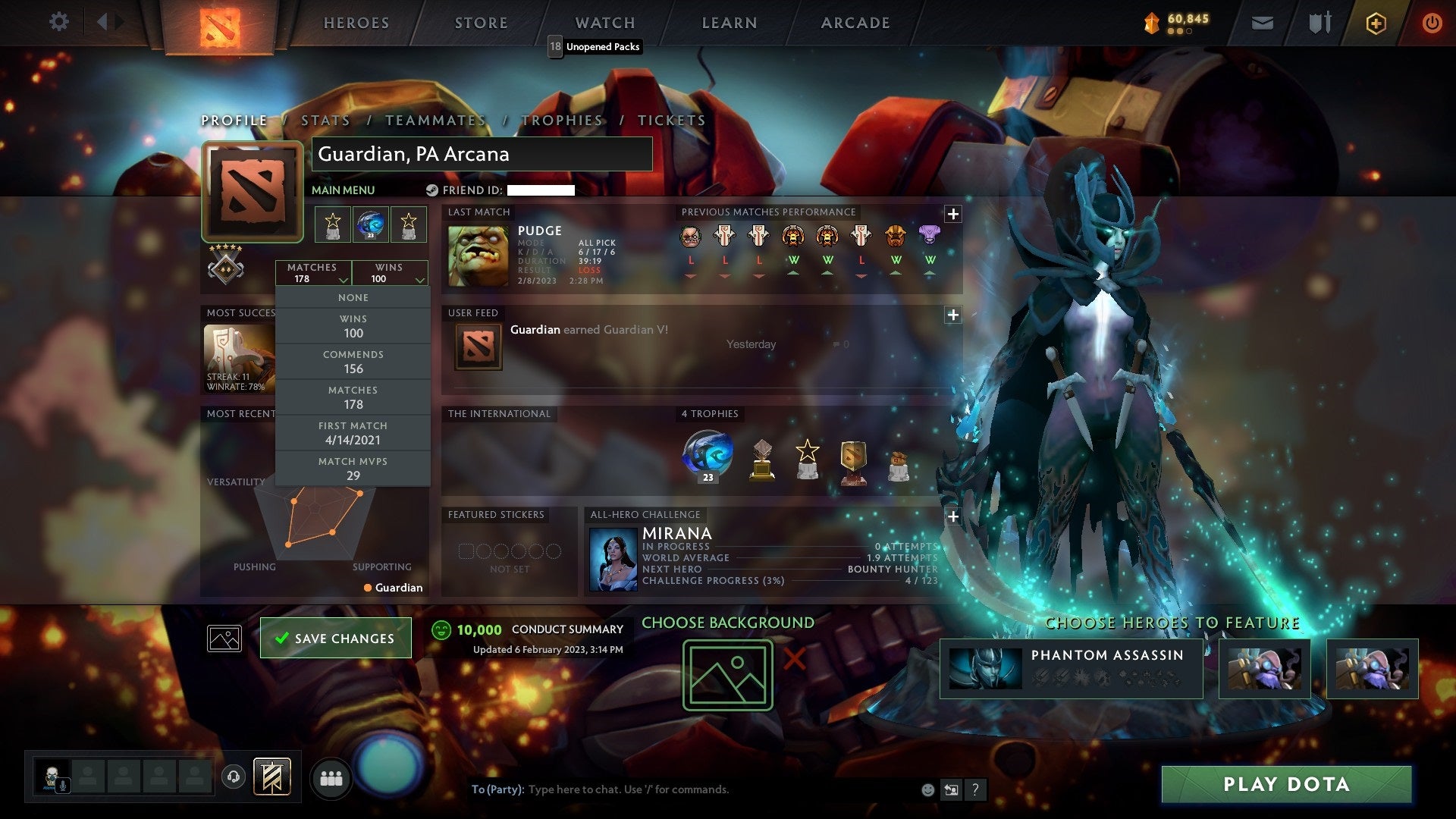Open the ARCADE menu
The width and height of the screenshot is (1456, 819).
[854, 22]
